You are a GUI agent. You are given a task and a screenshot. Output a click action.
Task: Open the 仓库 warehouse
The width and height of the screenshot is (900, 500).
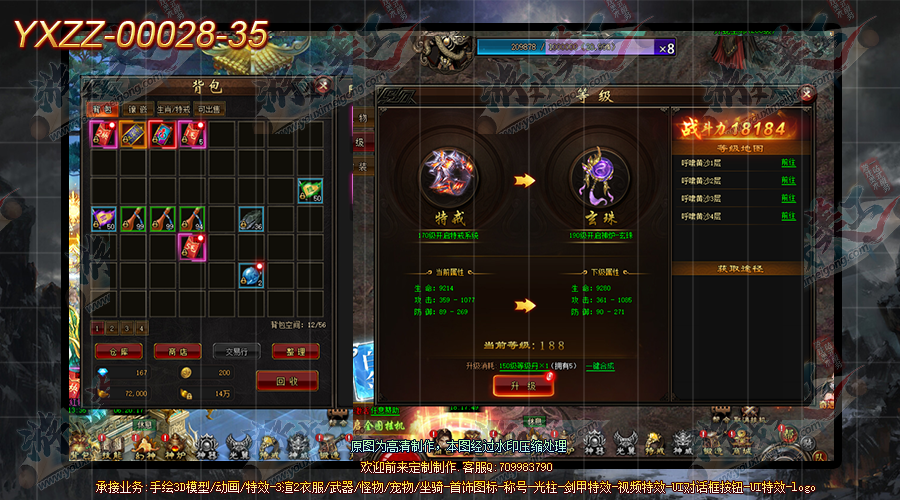click(118, 351)
